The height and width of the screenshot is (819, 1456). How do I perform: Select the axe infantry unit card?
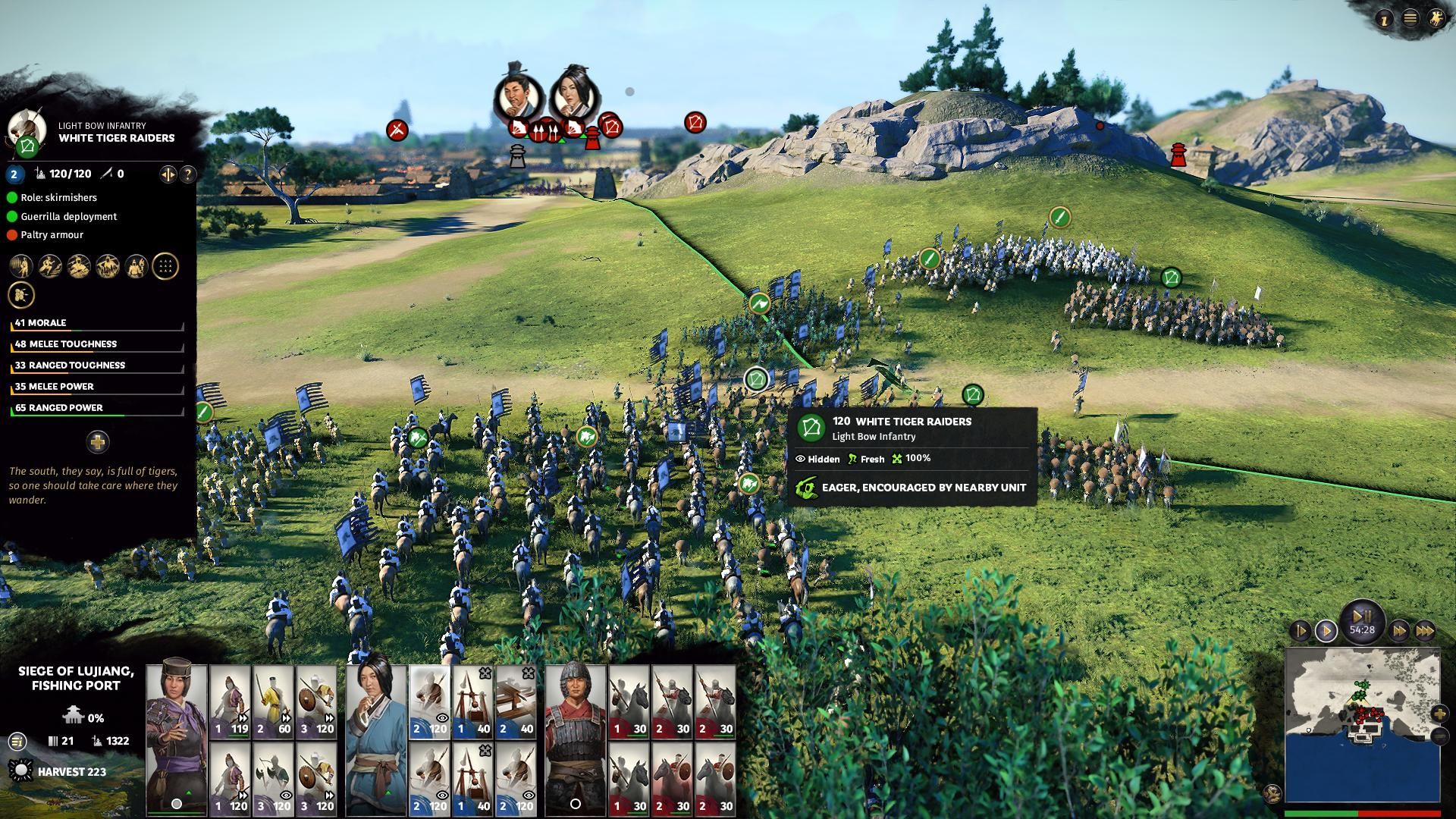[273, 779]
